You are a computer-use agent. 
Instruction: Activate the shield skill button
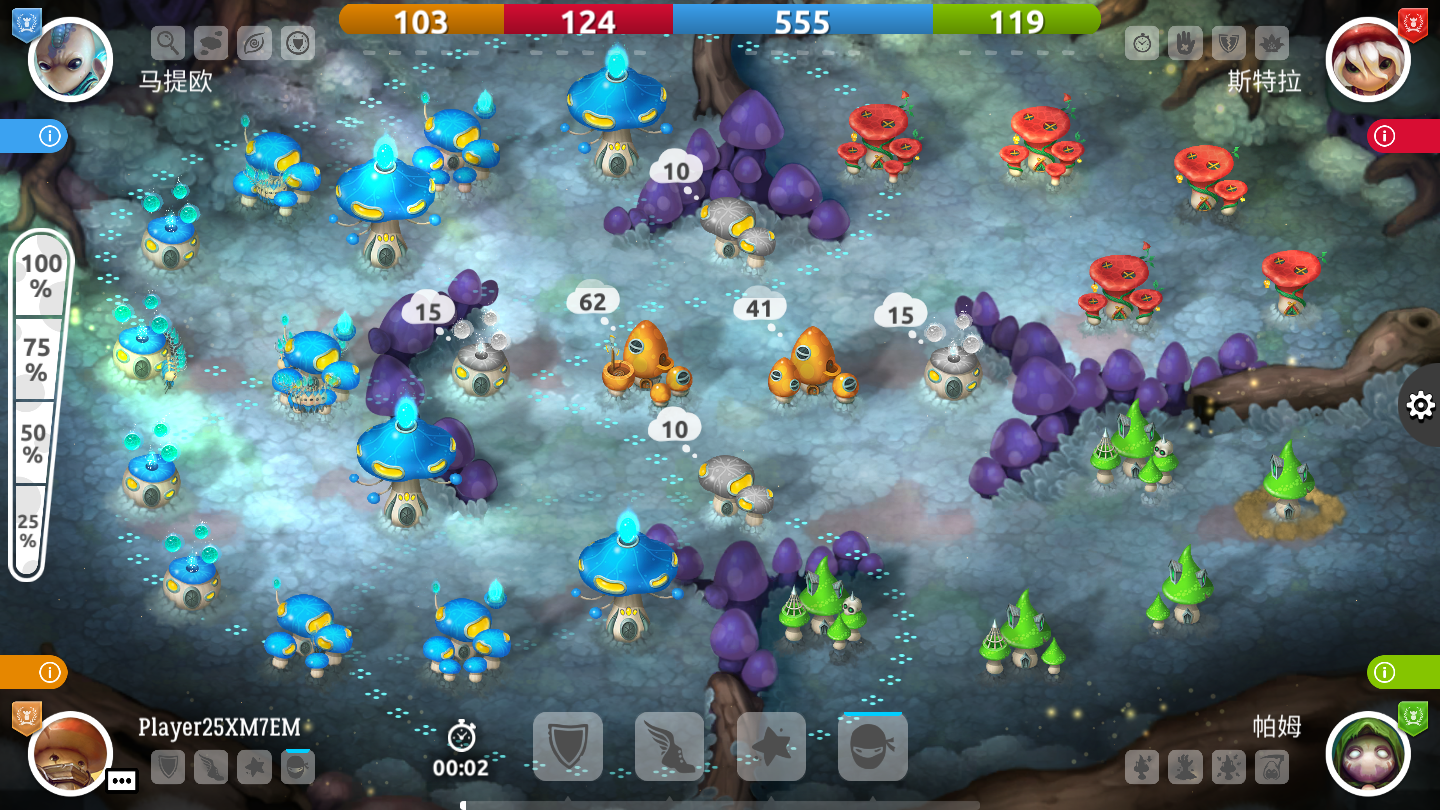click(x=568, y=746)
